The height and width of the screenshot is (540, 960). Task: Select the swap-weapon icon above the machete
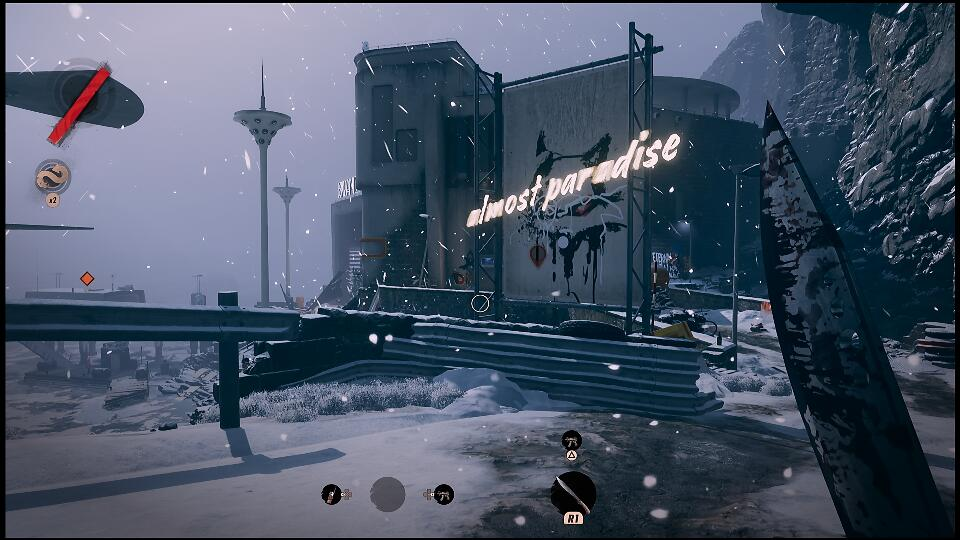[x=571, y=439]
